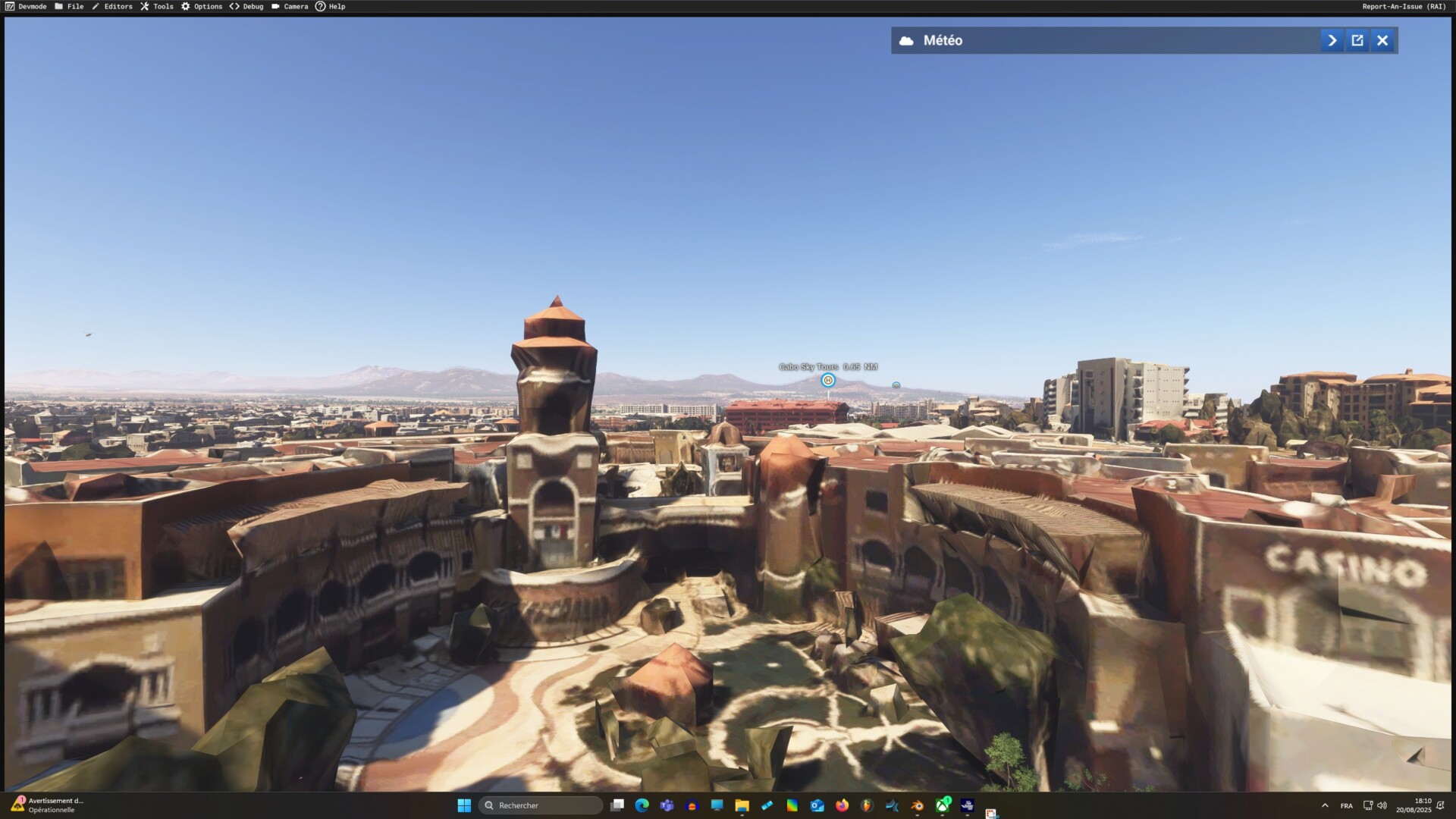Open the File menu
1456x819 pixels.
coord(69,6)
